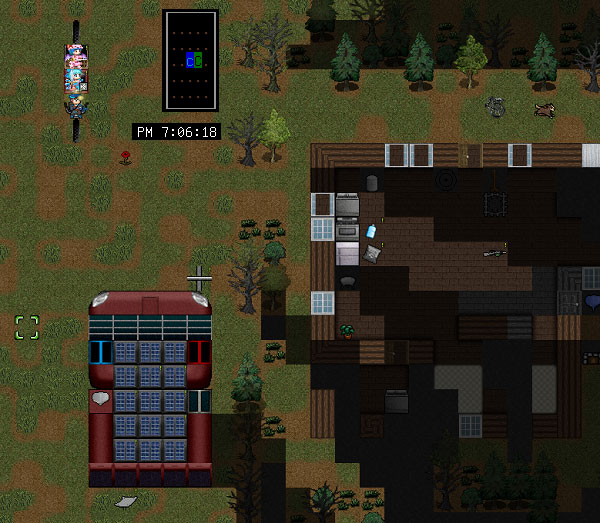Click the black minimap panel

click(190, 61)
